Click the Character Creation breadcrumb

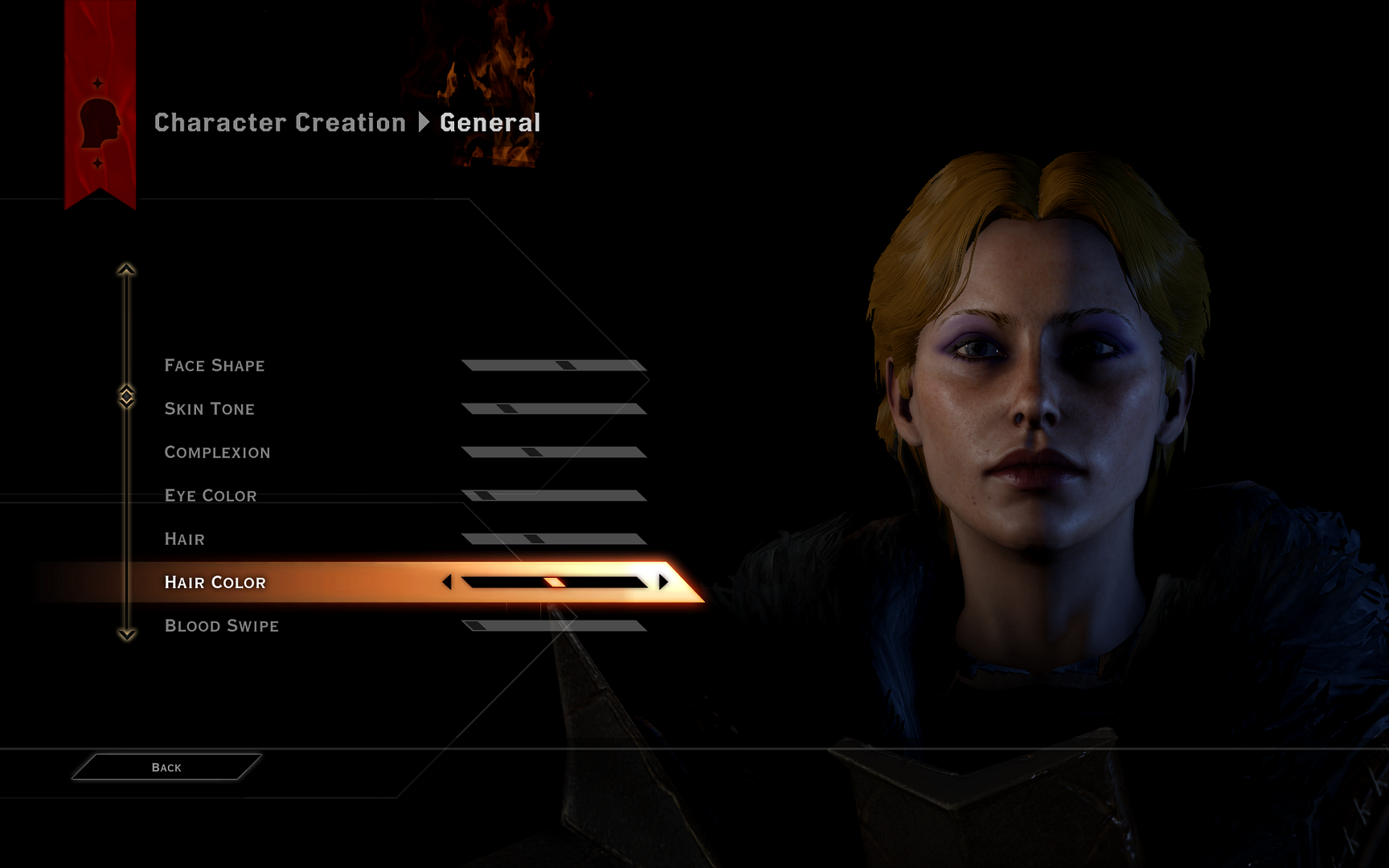(x=280, y=122)
